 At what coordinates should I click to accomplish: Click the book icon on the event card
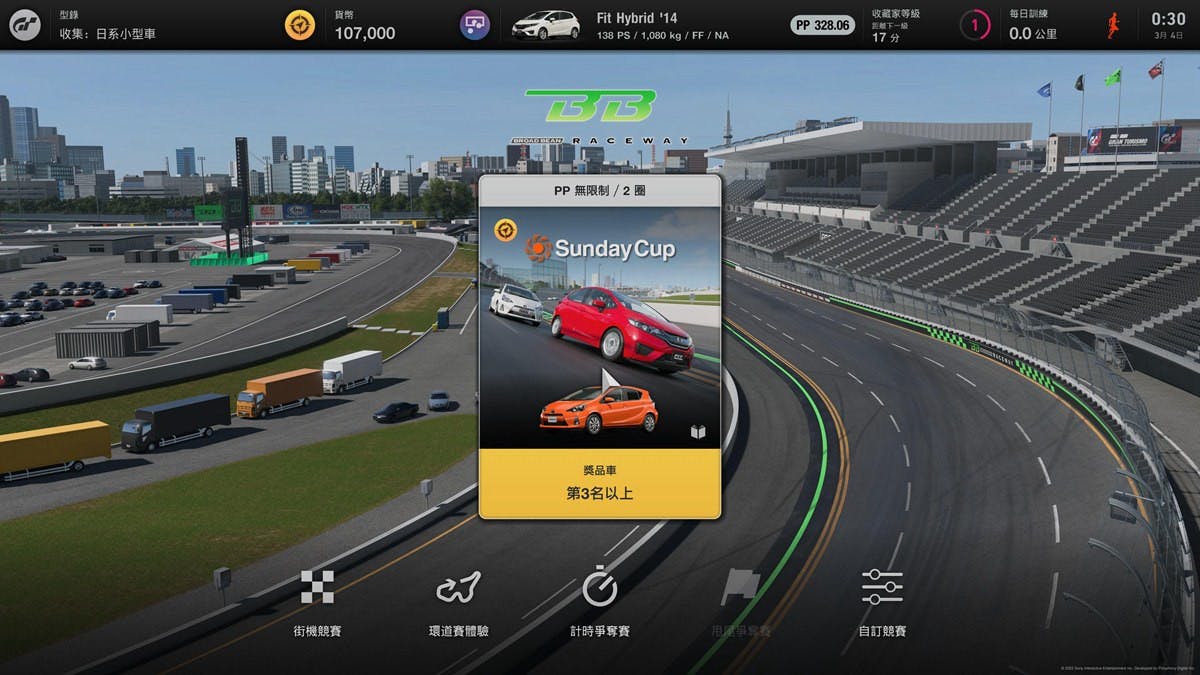click(698, 432)
